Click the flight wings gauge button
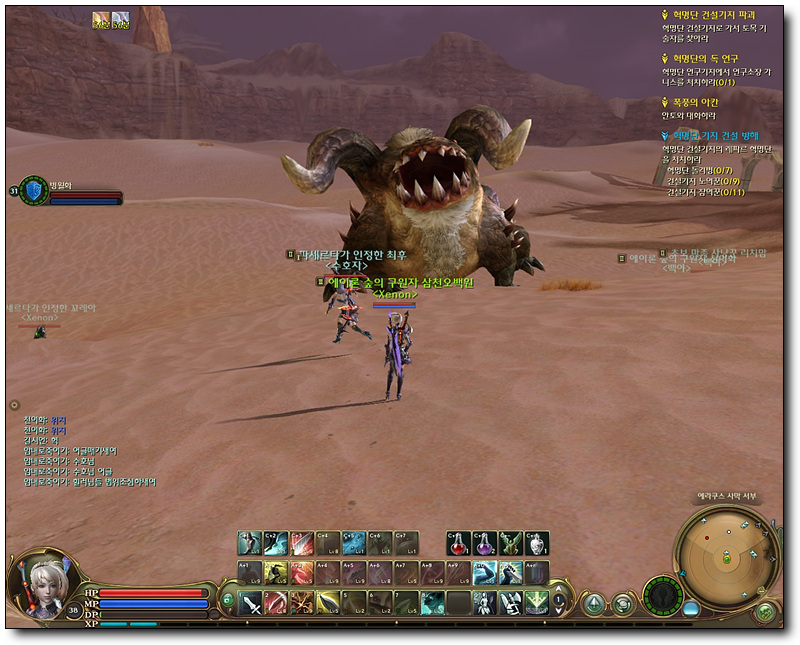 click(x=661, y=598)
